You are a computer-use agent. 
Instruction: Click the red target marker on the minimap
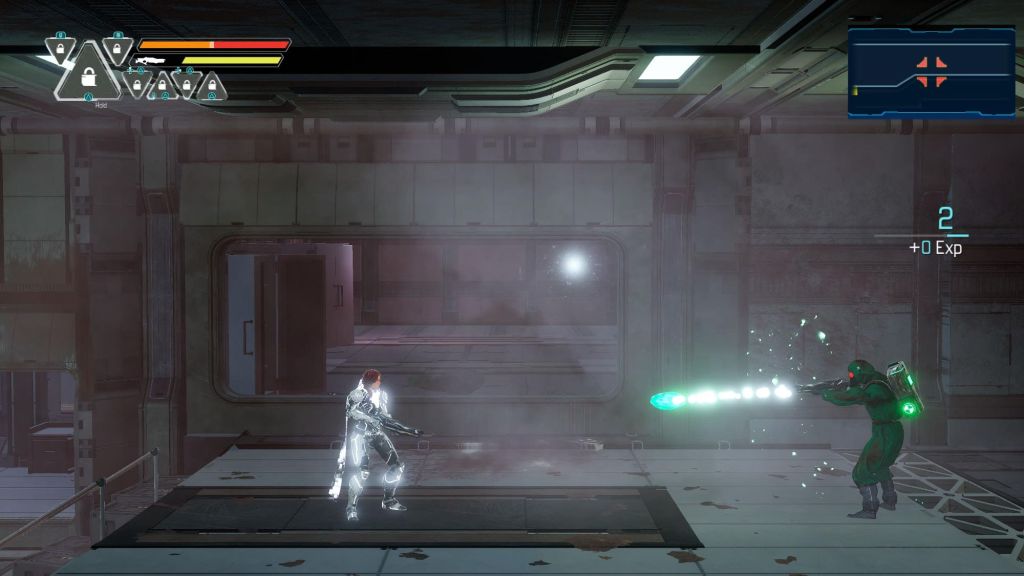tap(931, 72)
